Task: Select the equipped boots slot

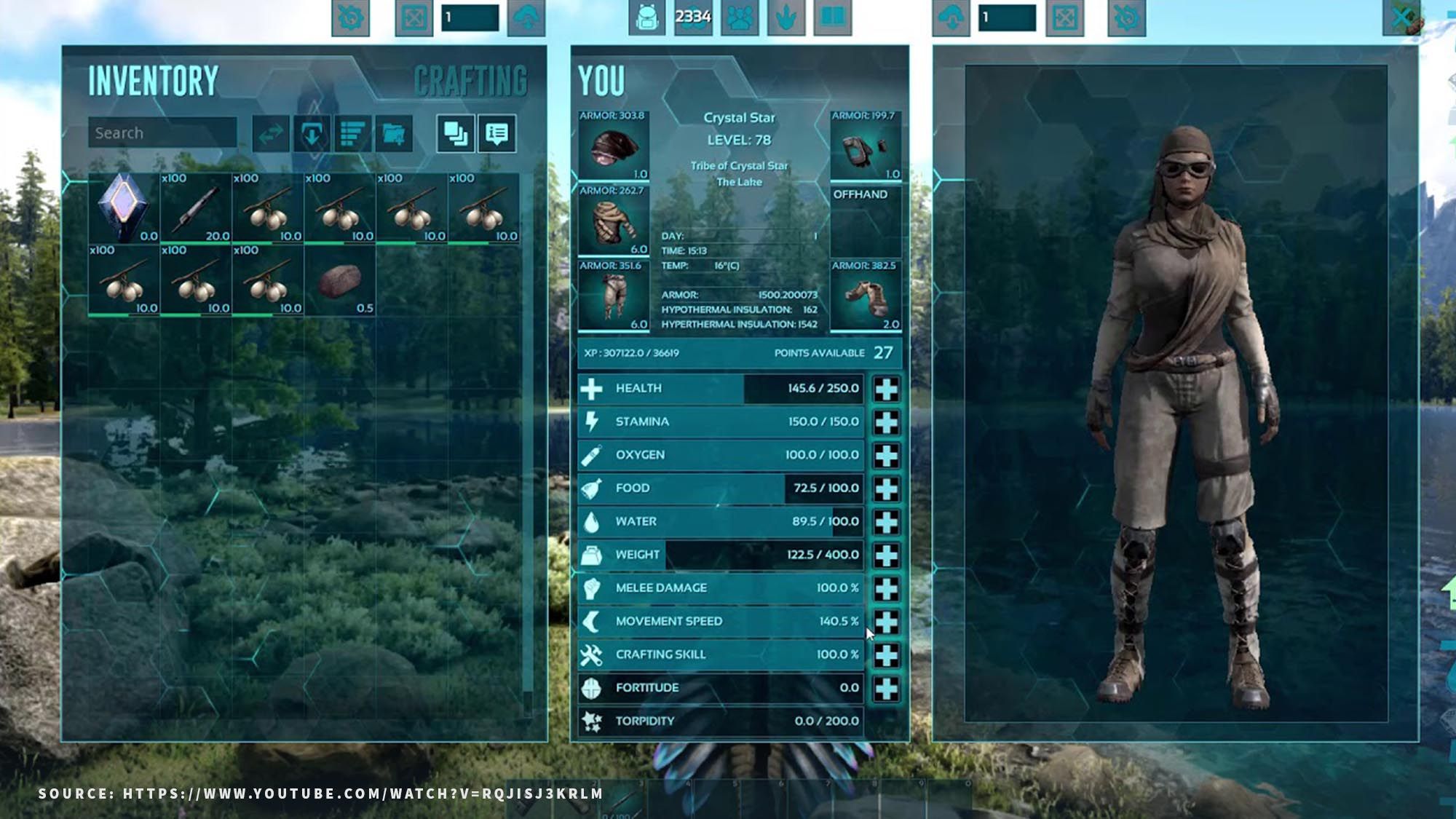Action: (x=866, y=296)
